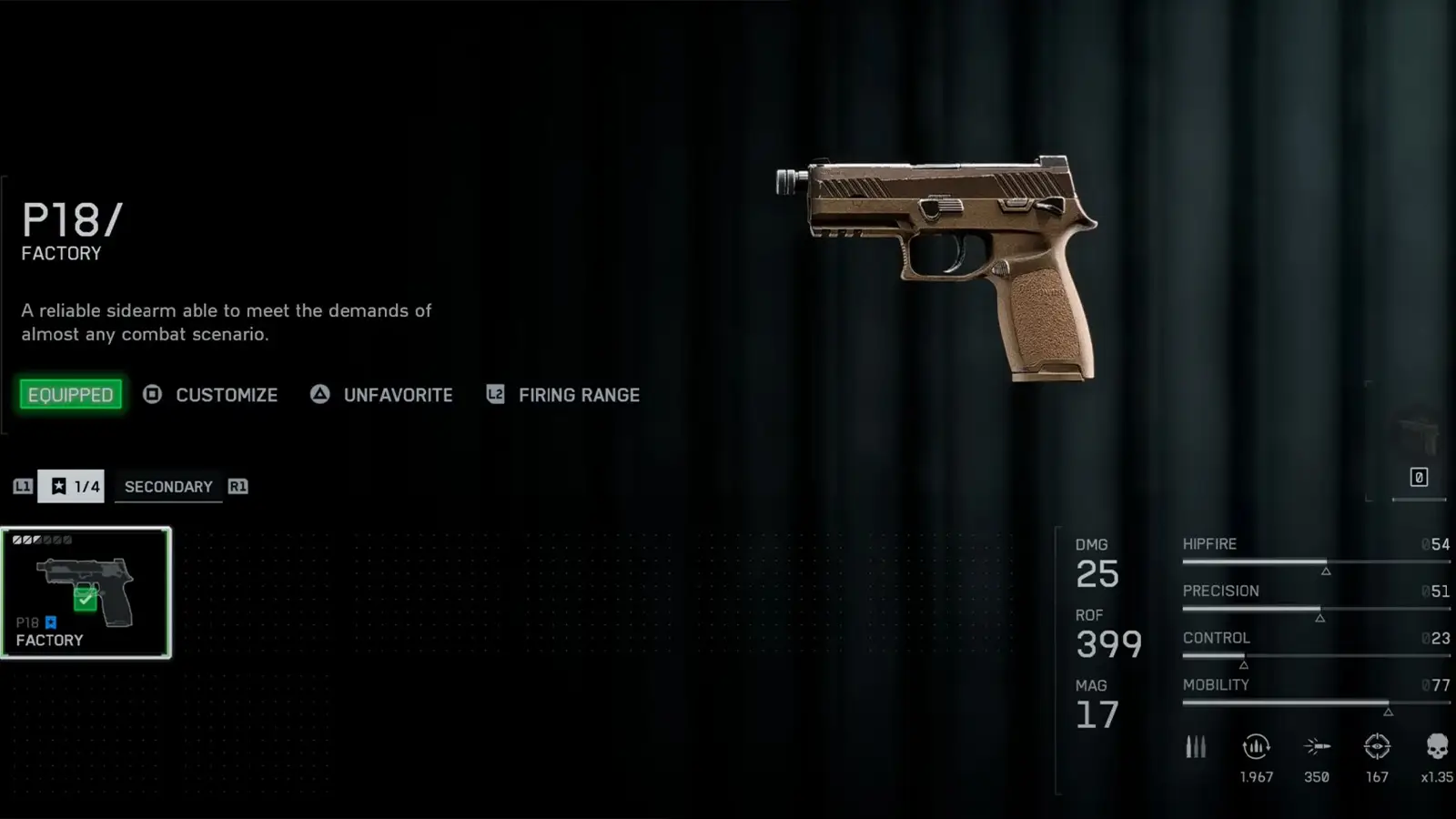Image resolution: width=1456 pixels, height=819 pixels.
Task: Toggle the equipped checkmark on P18 thumbnail
Action: pos(86,596)
